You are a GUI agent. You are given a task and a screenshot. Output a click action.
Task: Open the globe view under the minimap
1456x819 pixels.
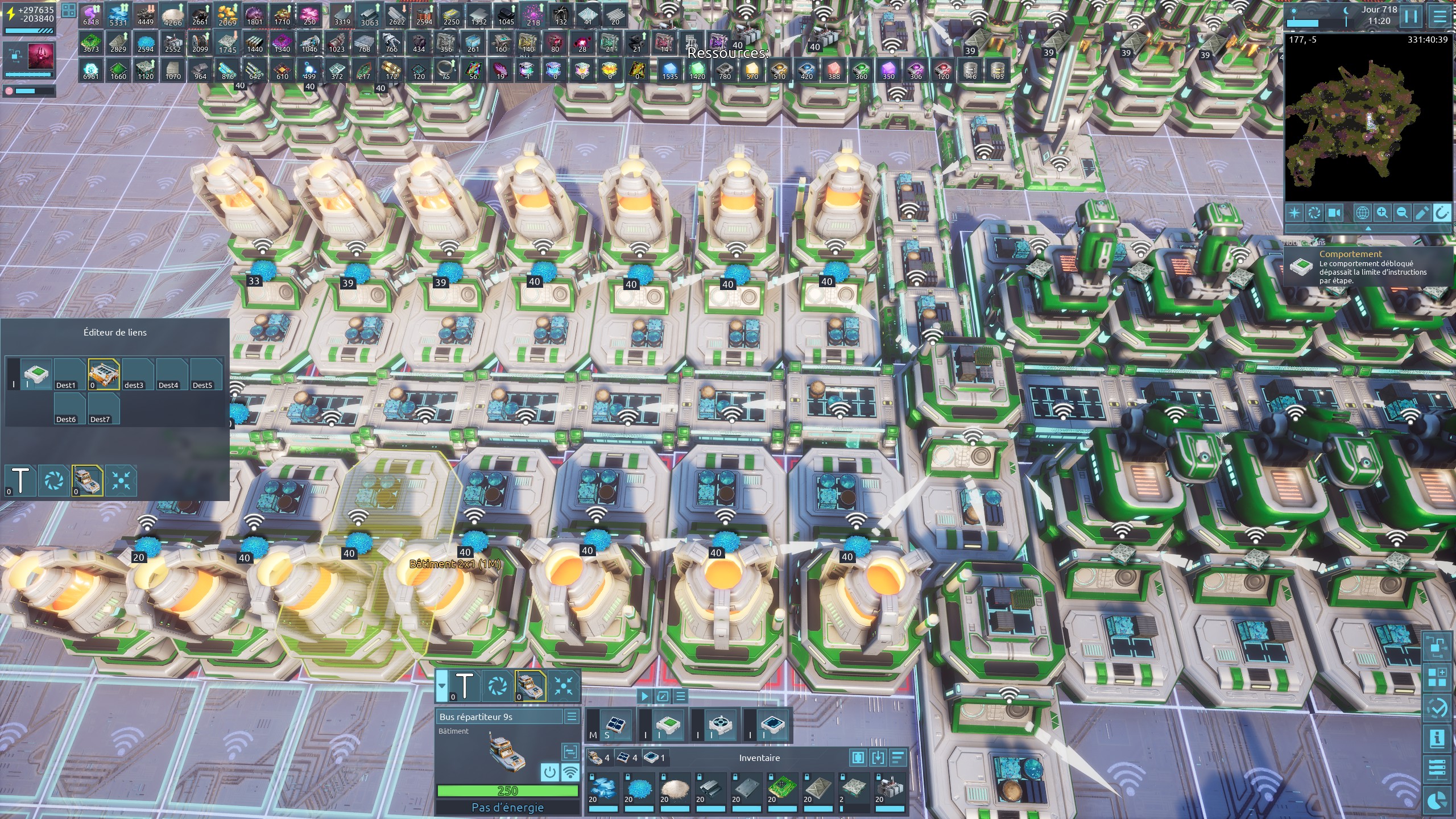click(1362, 213)
